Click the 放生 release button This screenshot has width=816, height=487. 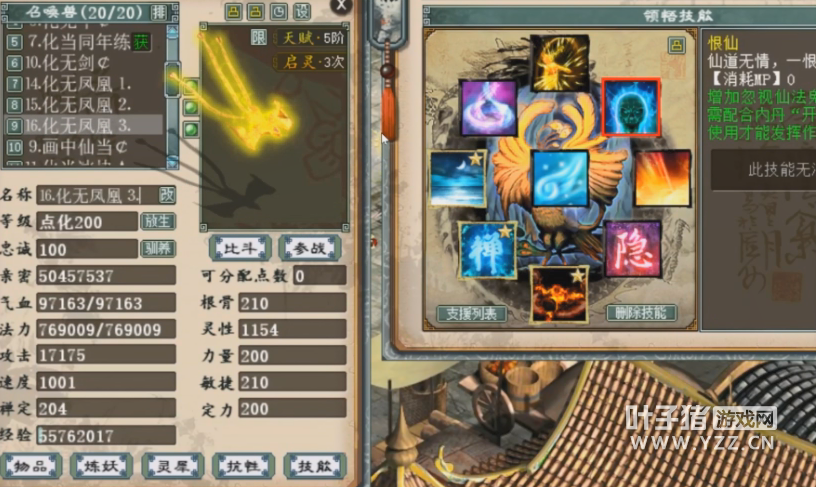coord(158,221)
